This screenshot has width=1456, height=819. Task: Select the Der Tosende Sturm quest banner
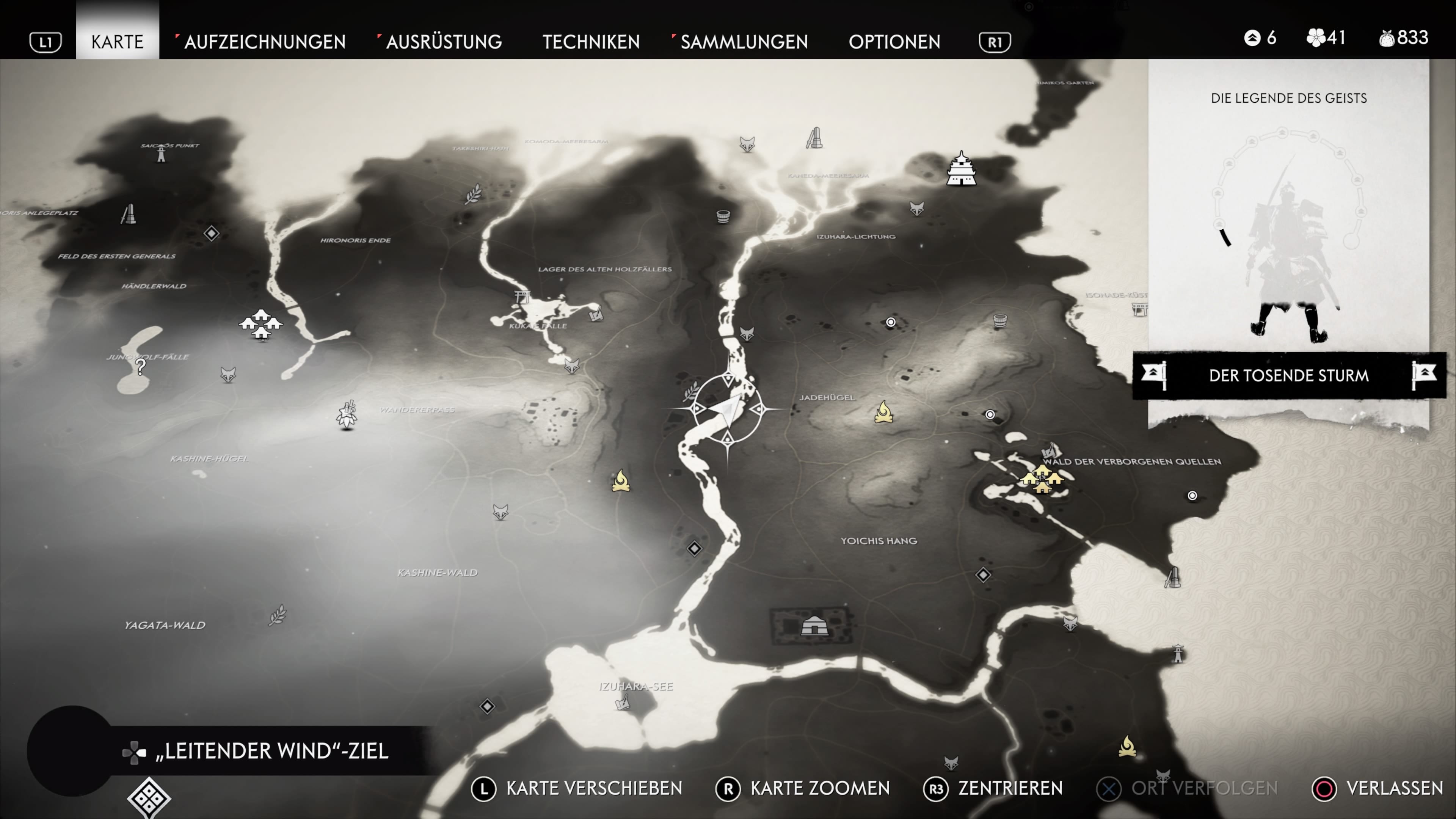pos(1289,375)
